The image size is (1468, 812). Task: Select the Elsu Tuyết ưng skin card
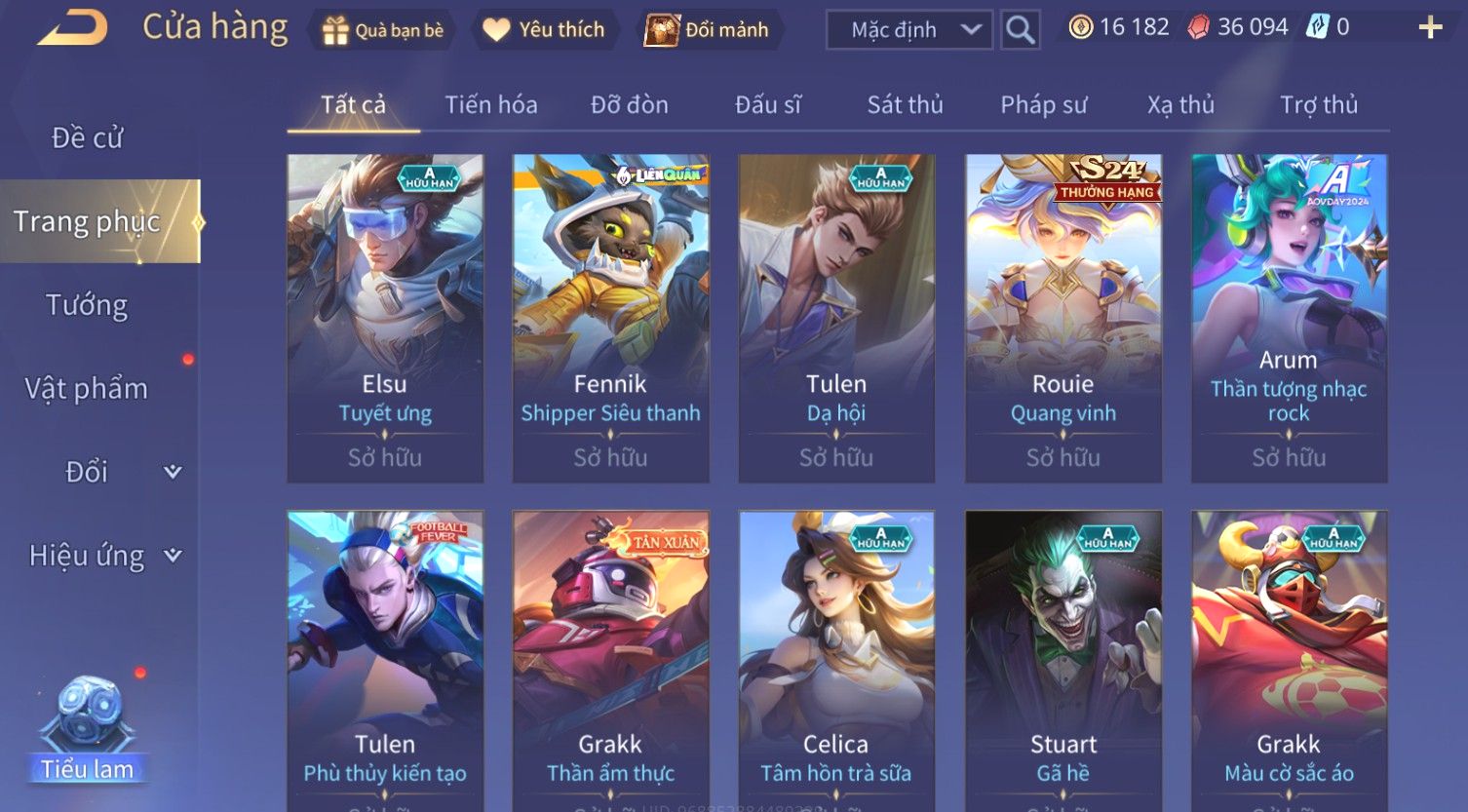[385, 318]
